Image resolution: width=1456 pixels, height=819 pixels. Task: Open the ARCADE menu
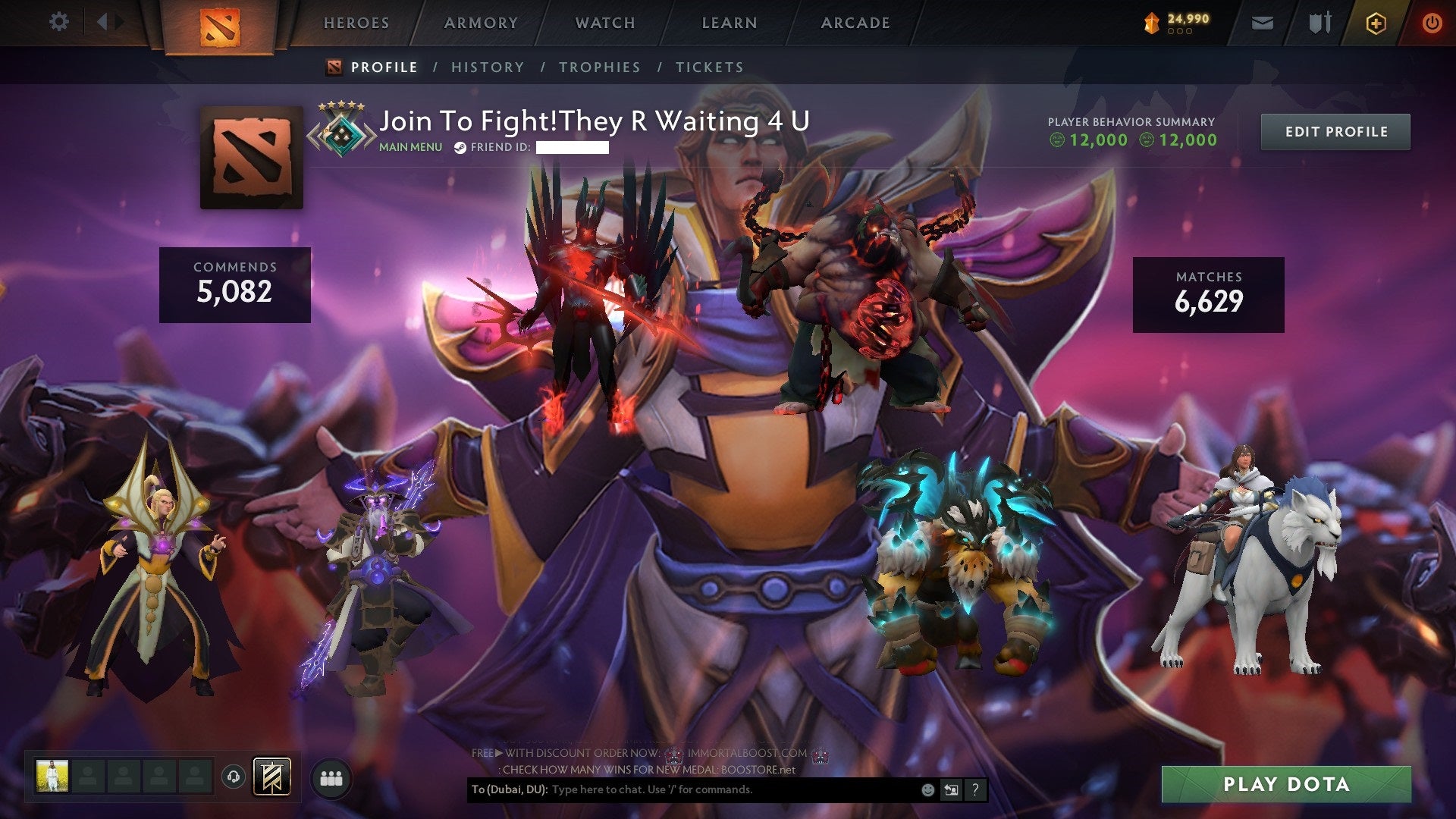[855, 23]
